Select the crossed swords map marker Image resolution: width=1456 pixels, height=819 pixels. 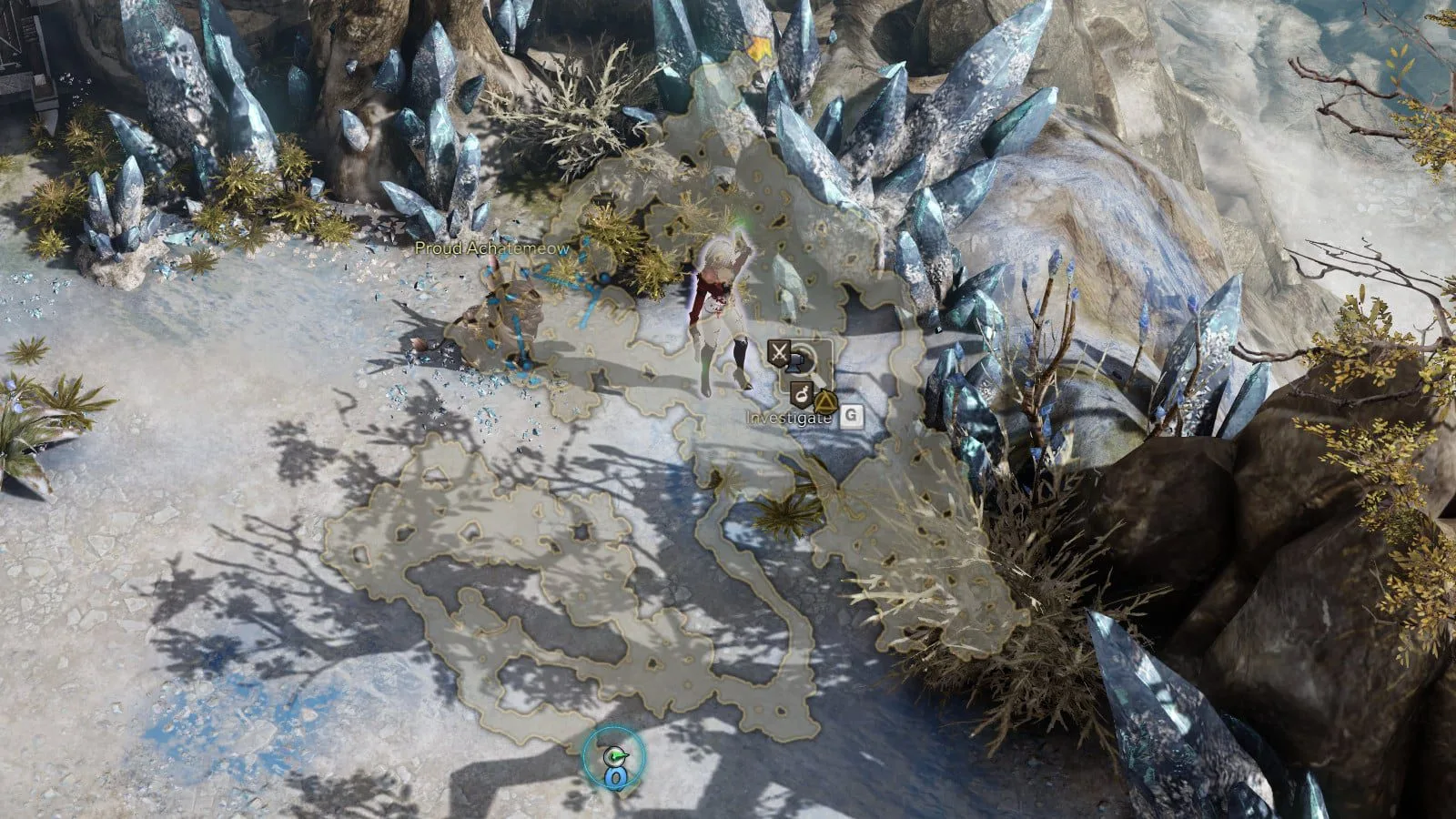[778, 351]
